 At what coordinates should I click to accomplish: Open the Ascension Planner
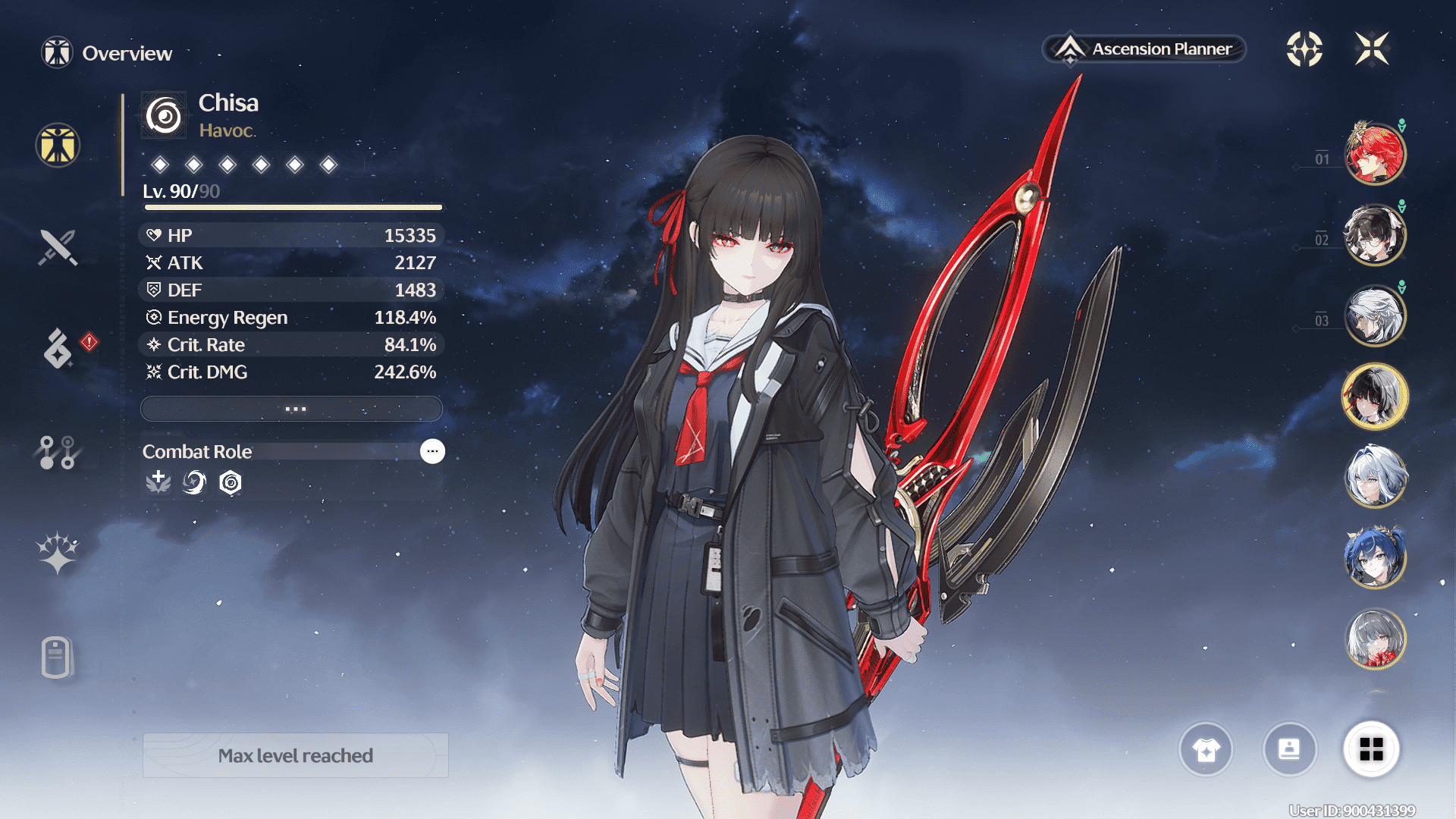tap(1144, 49)
